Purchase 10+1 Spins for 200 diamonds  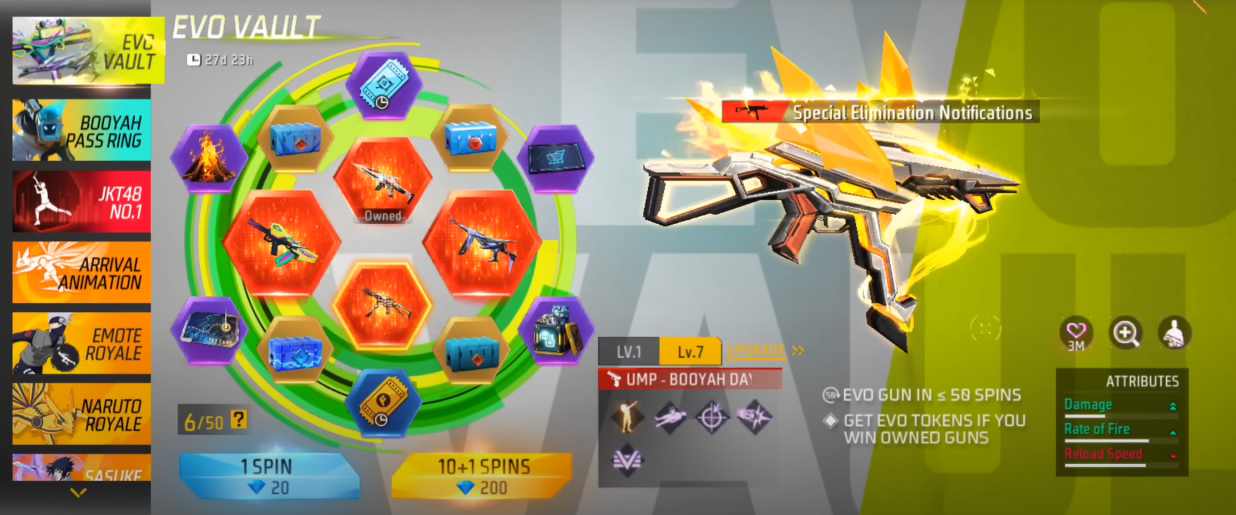pyautogui.click(x=481, y=477)
